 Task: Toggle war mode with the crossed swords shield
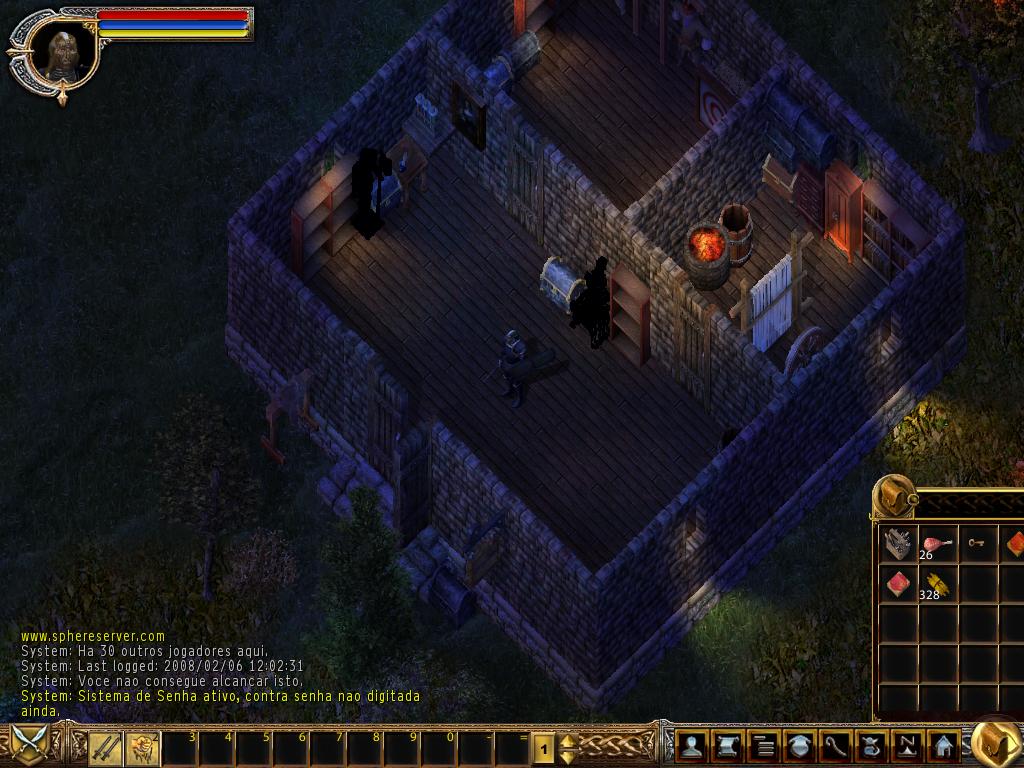[x=30, y=745]
